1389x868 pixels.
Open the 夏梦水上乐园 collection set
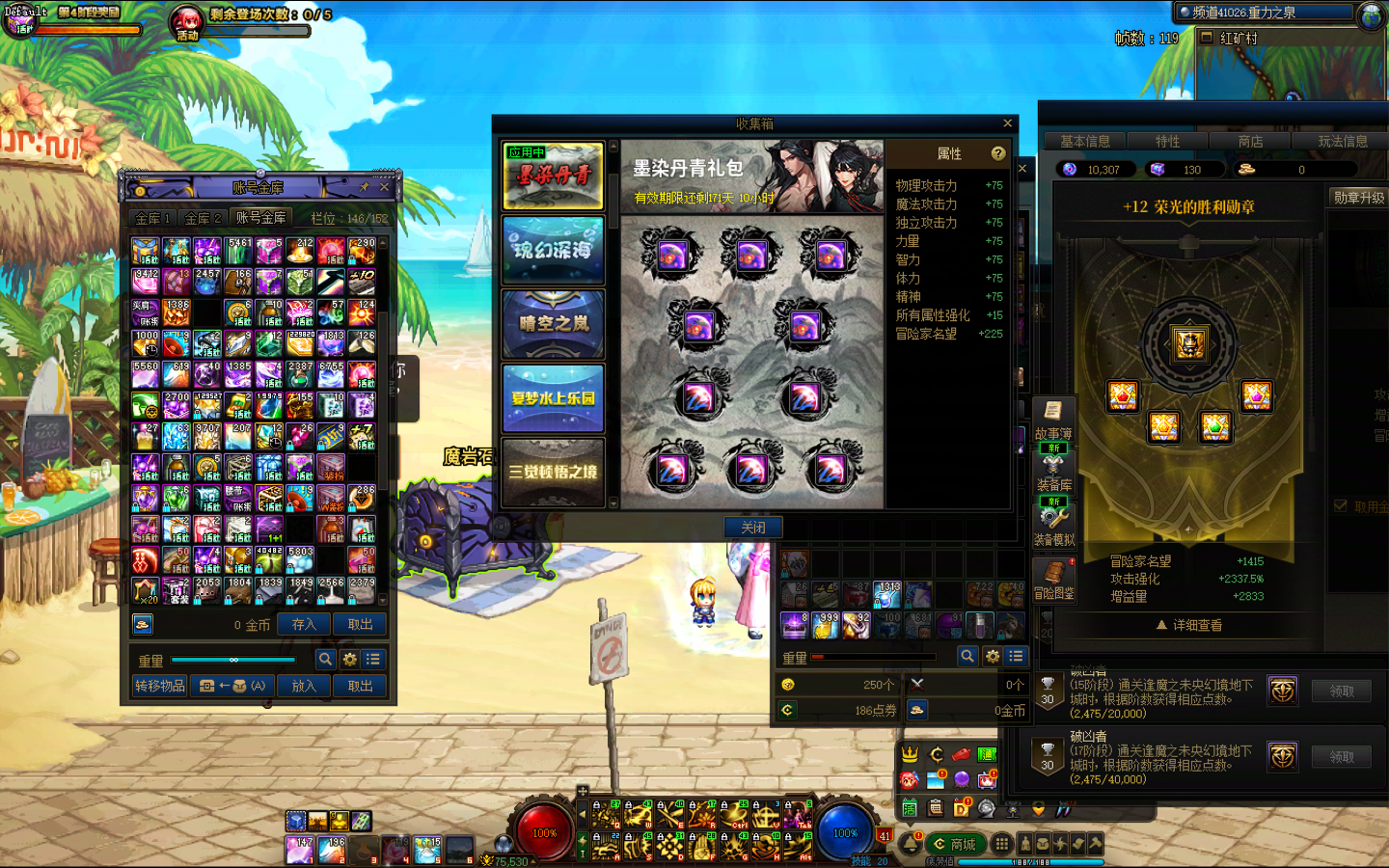553,397
